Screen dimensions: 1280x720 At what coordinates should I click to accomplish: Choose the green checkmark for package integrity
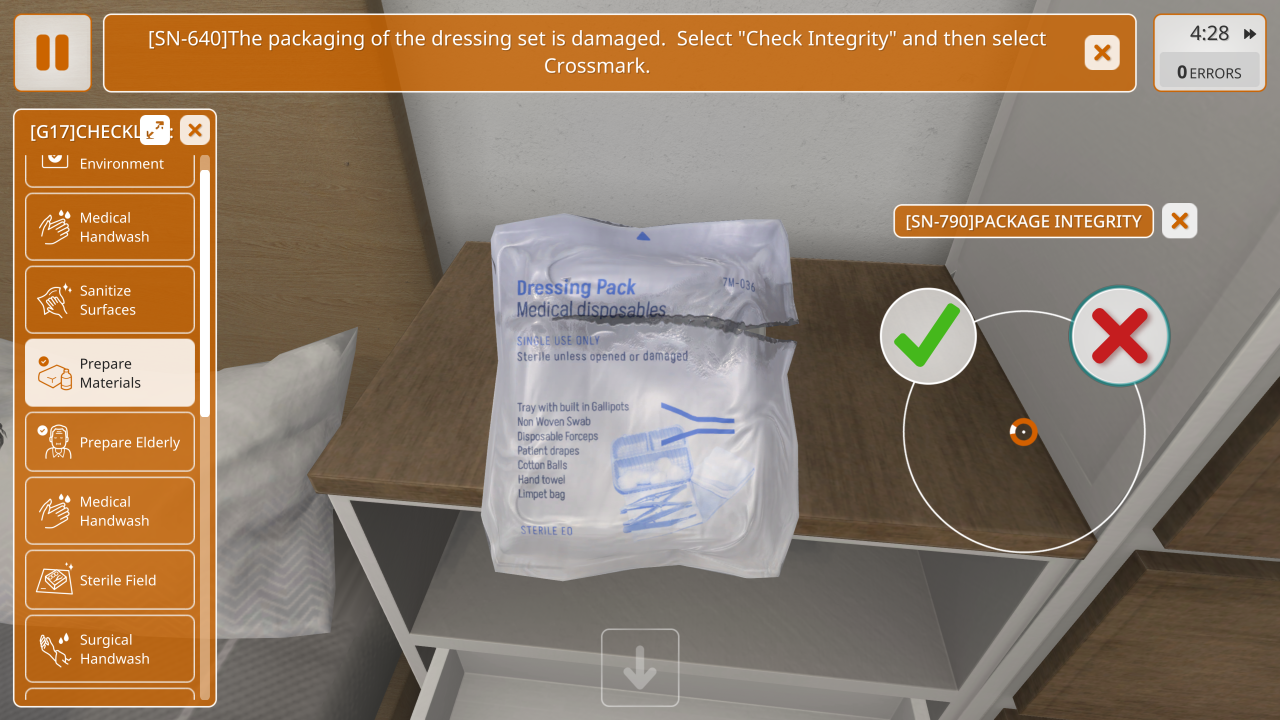point(928,336)
